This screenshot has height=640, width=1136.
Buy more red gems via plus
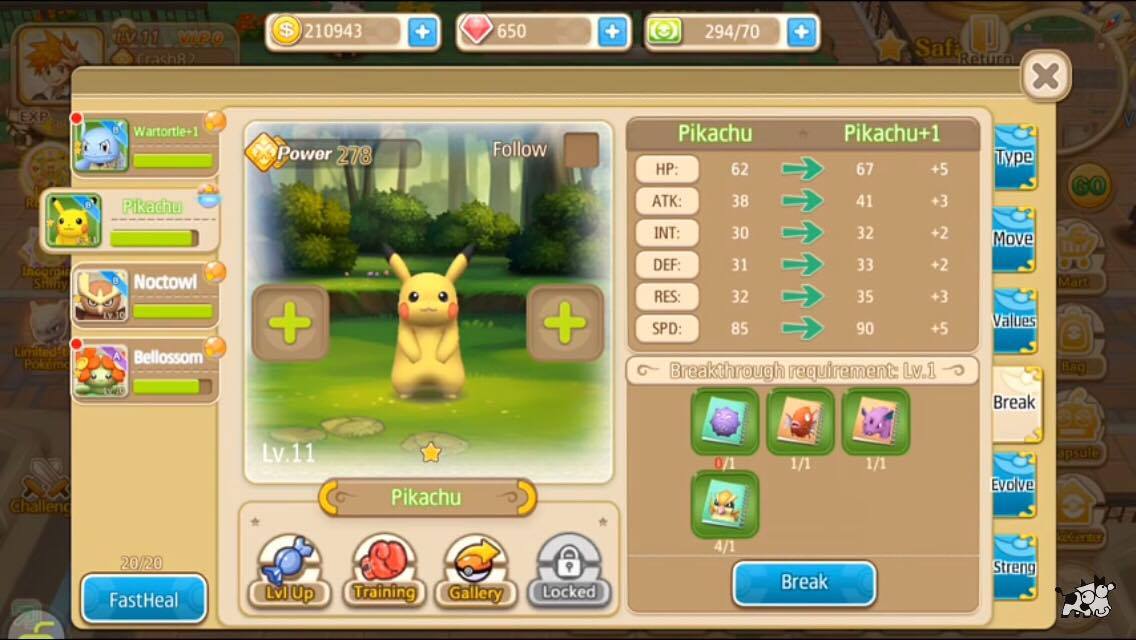pos(612,32)
